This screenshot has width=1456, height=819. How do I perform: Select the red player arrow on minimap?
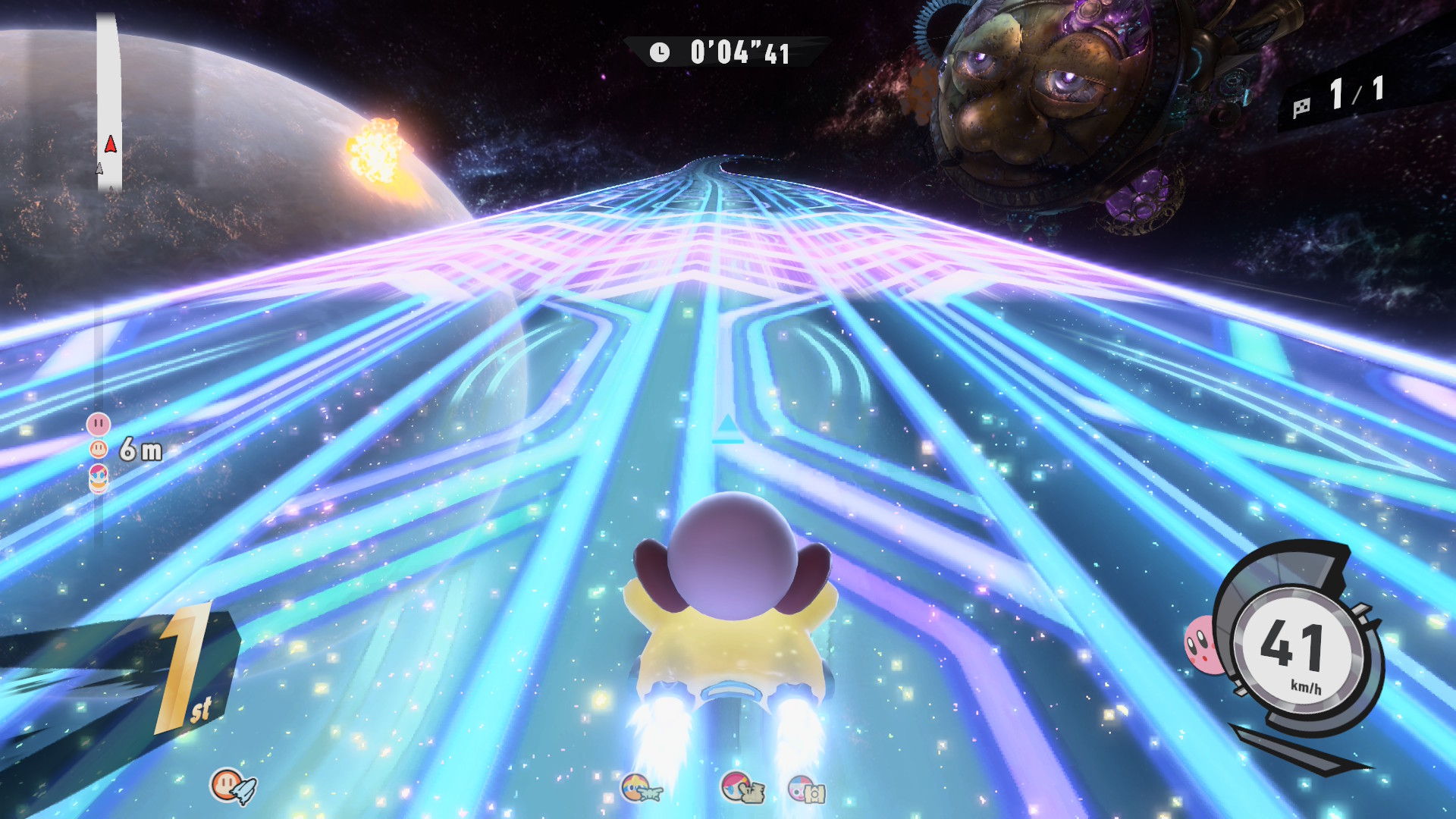point(111,144)
